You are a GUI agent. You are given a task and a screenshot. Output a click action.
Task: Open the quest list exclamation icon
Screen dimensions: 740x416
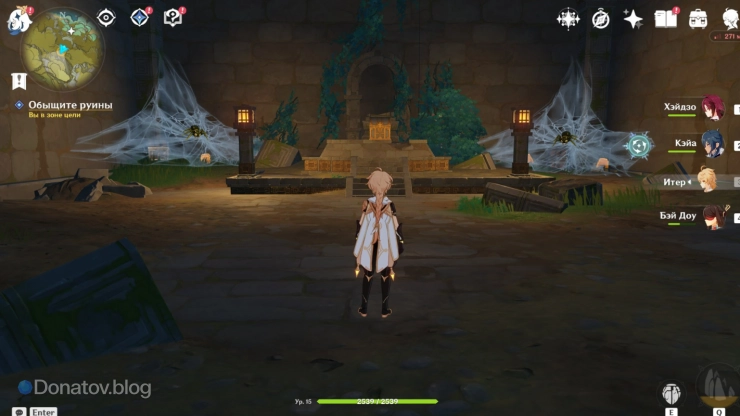point(18,82)
